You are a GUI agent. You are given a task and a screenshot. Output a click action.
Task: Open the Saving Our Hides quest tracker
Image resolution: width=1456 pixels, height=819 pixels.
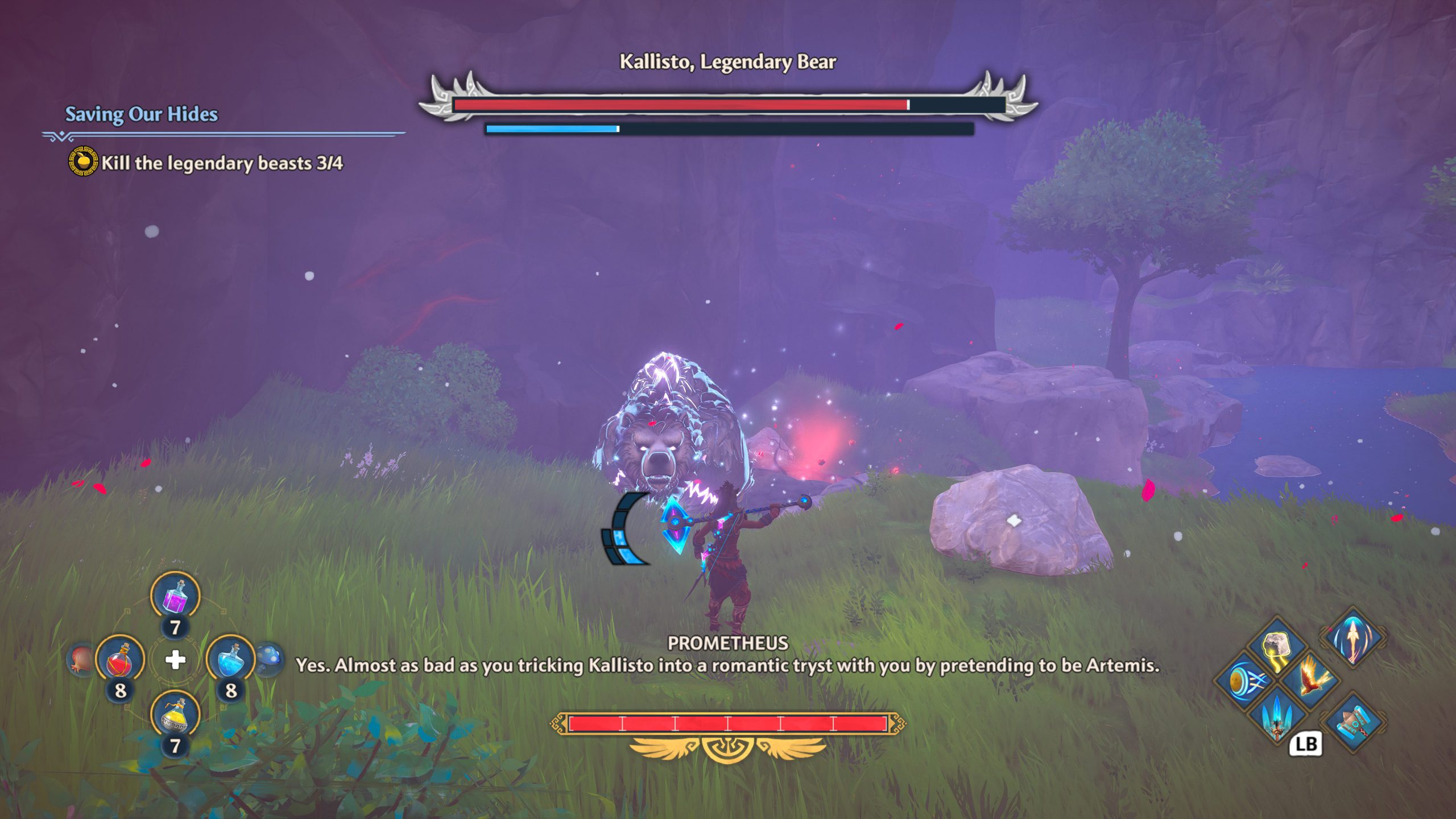tap(141, 114)
